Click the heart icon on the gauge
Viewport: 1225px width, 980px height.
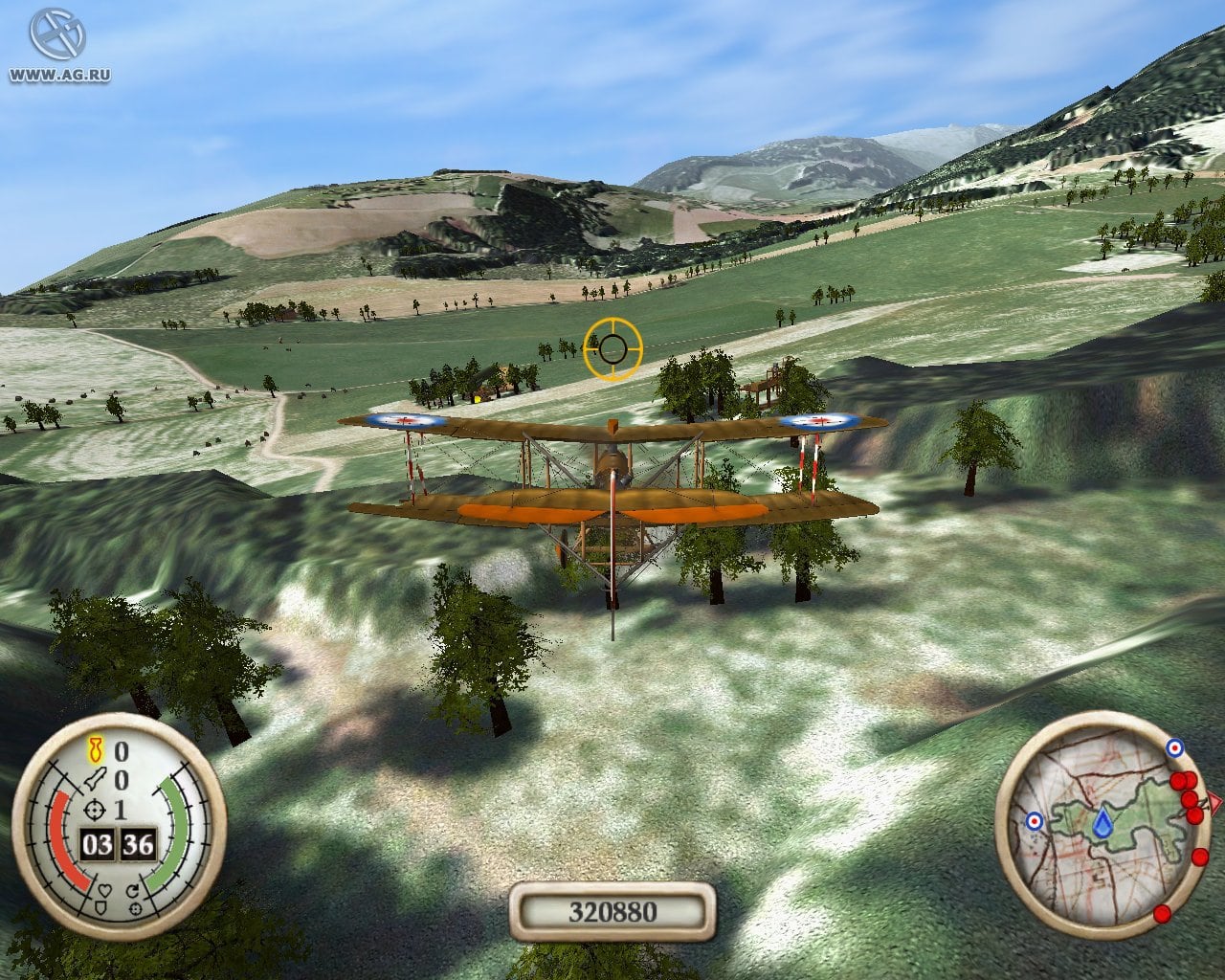[105, 888]
